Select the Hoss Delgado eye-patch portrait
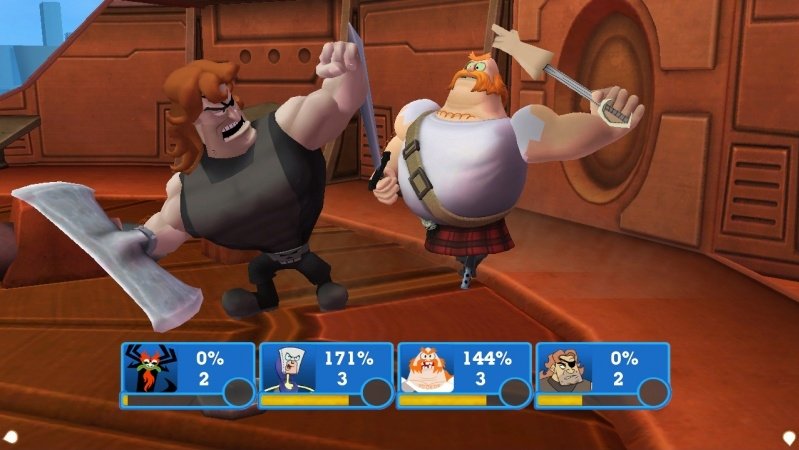The image size is (799, 450). coord(564,370)
